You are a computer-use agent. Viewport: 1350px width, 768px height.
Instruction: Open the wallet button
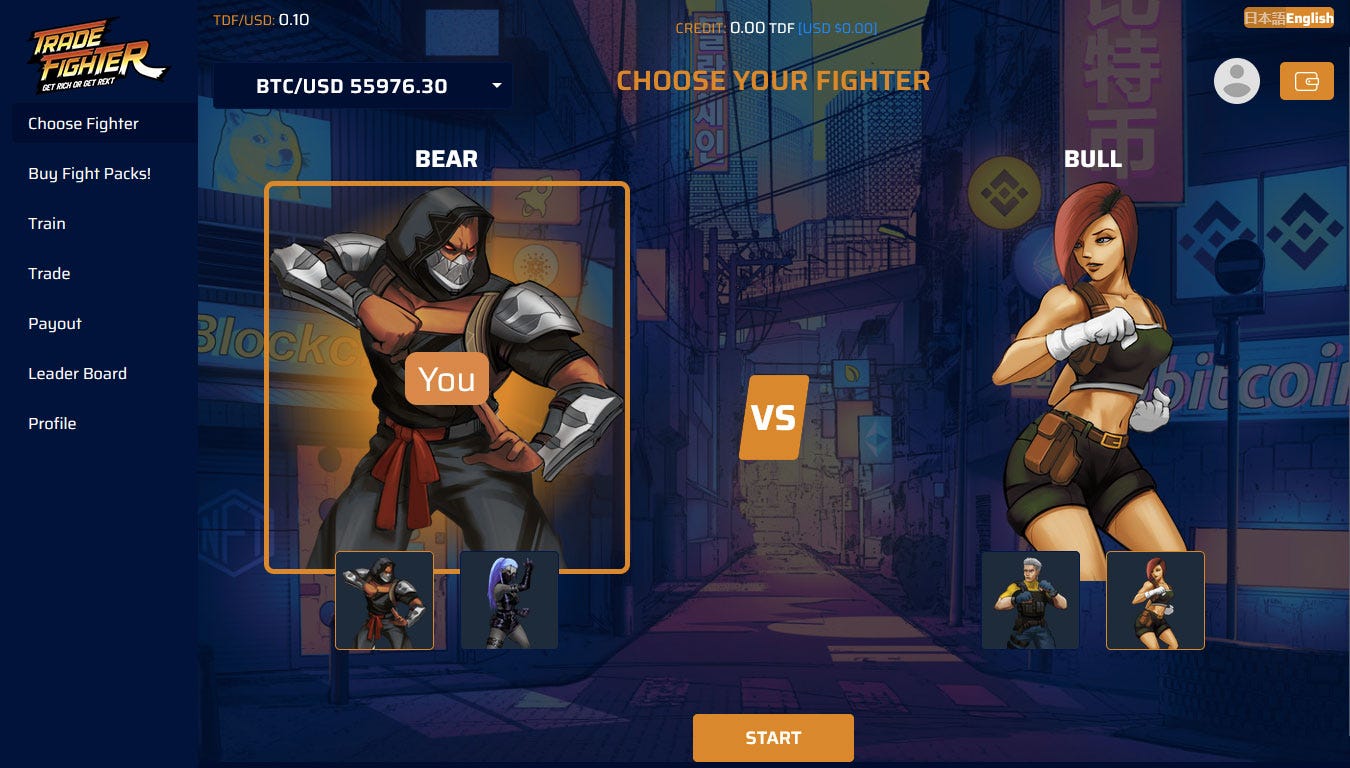pos(1306,82)
